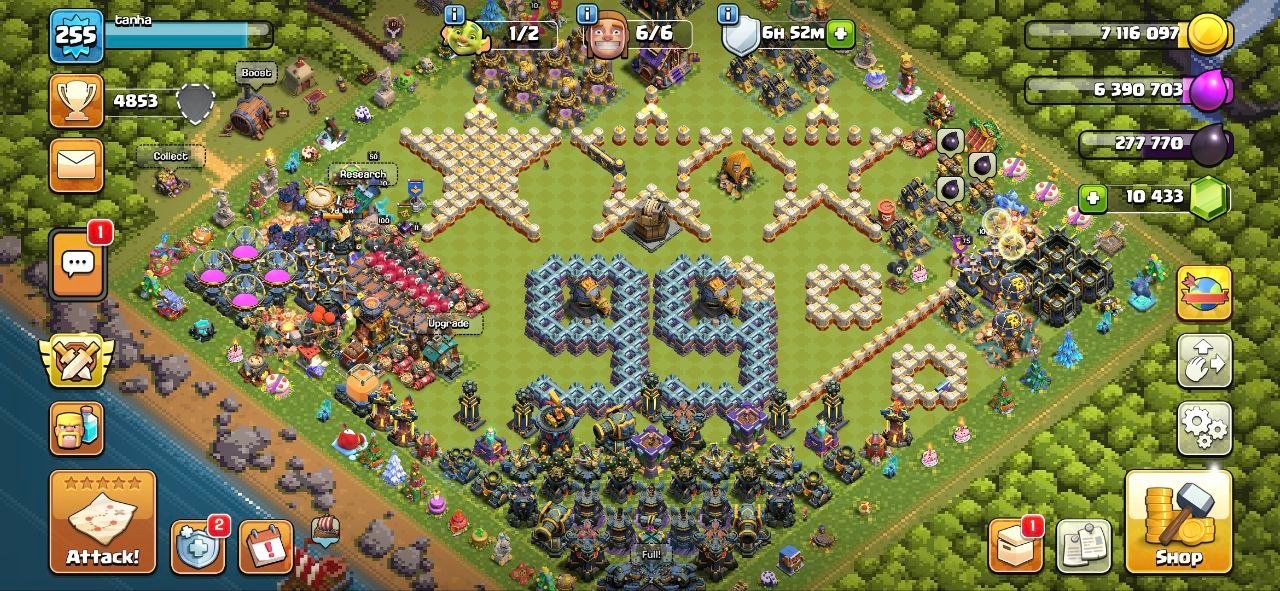The height and width of the screenshot is (591, 1280).
Task: View the league shield badge
Action: pos(196,102)
